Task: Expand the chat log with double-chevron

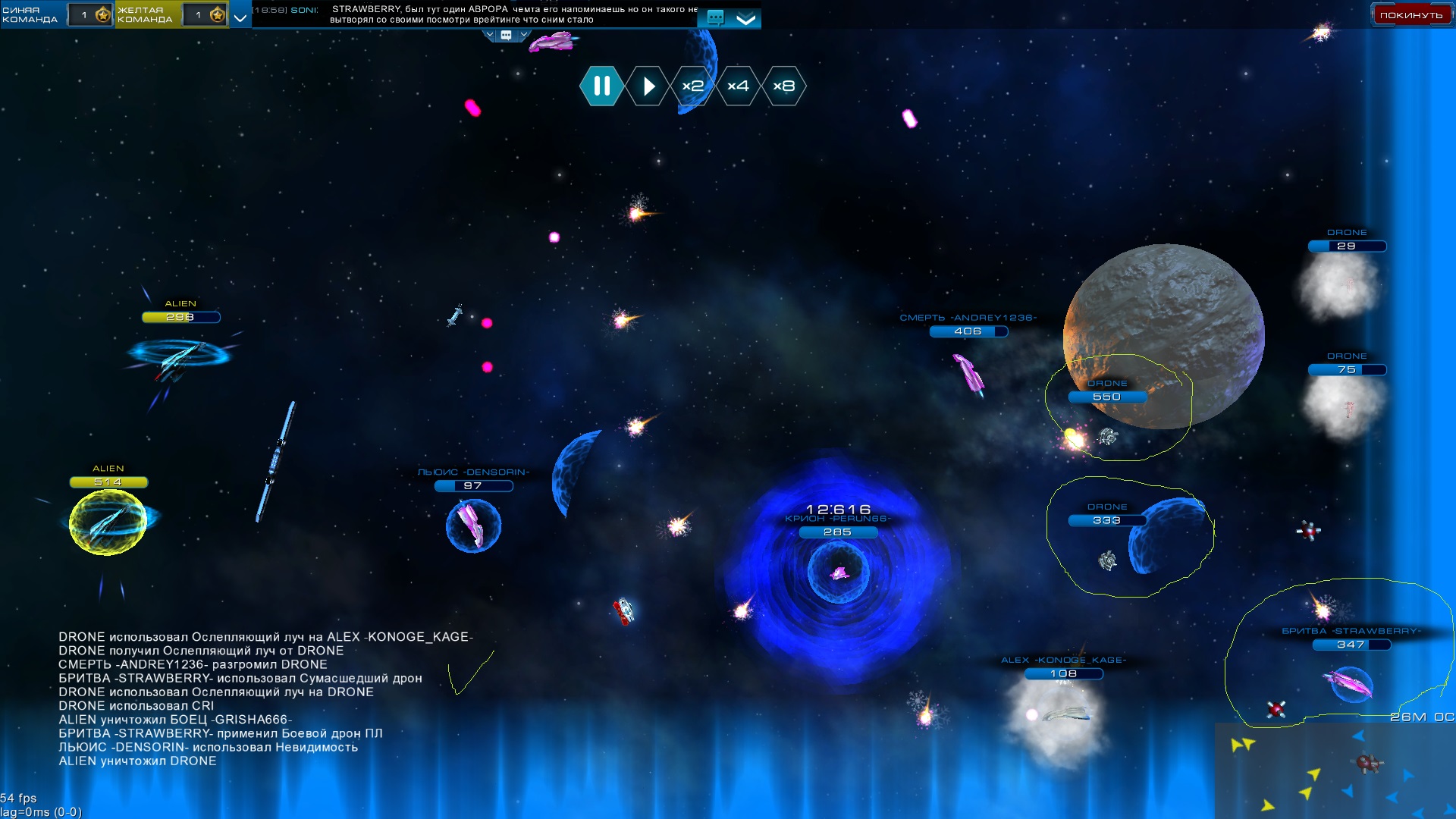Action: tap(746, 19)
